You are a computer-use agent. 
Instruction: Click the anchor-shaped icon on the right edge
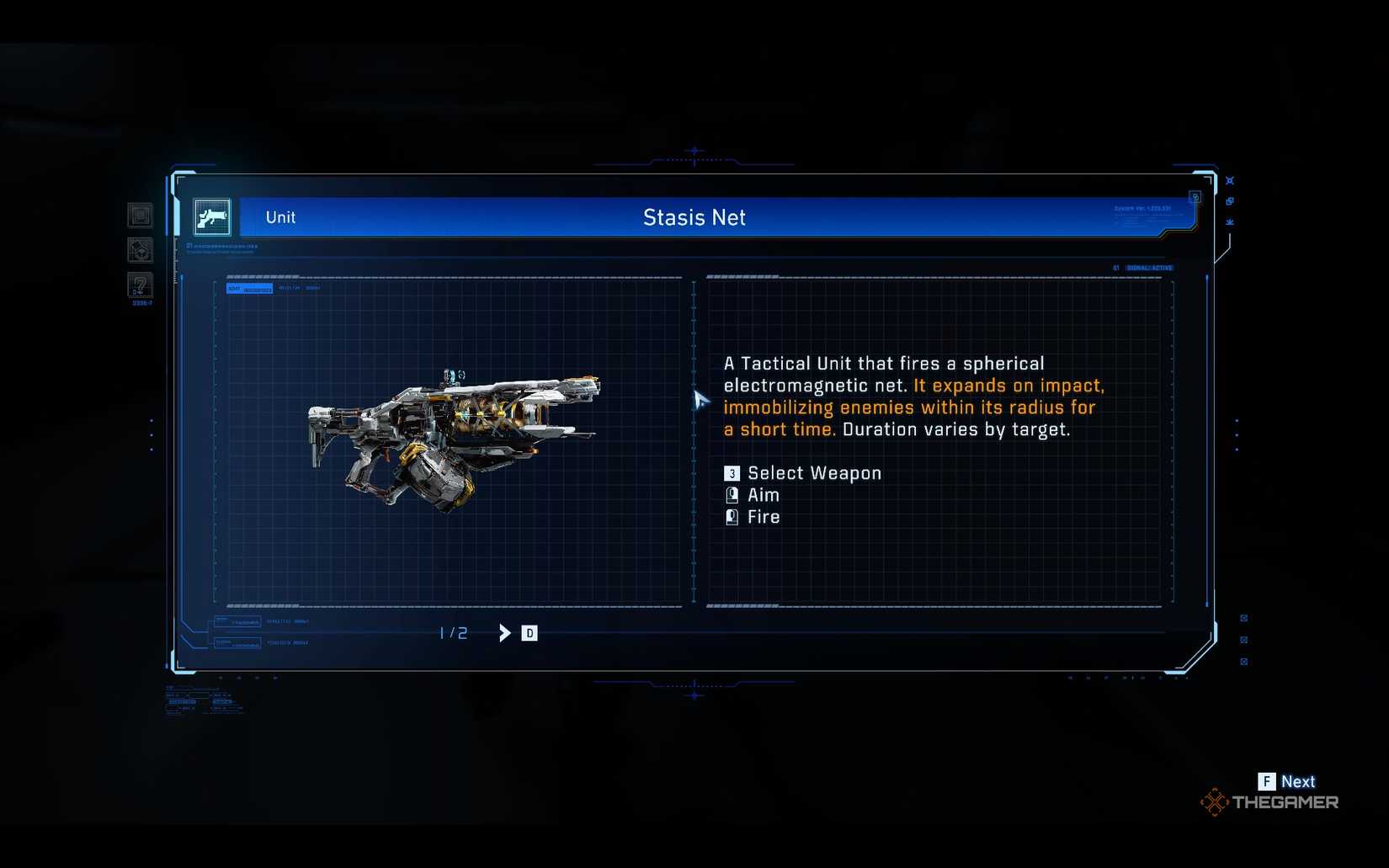pos(1230,221)
